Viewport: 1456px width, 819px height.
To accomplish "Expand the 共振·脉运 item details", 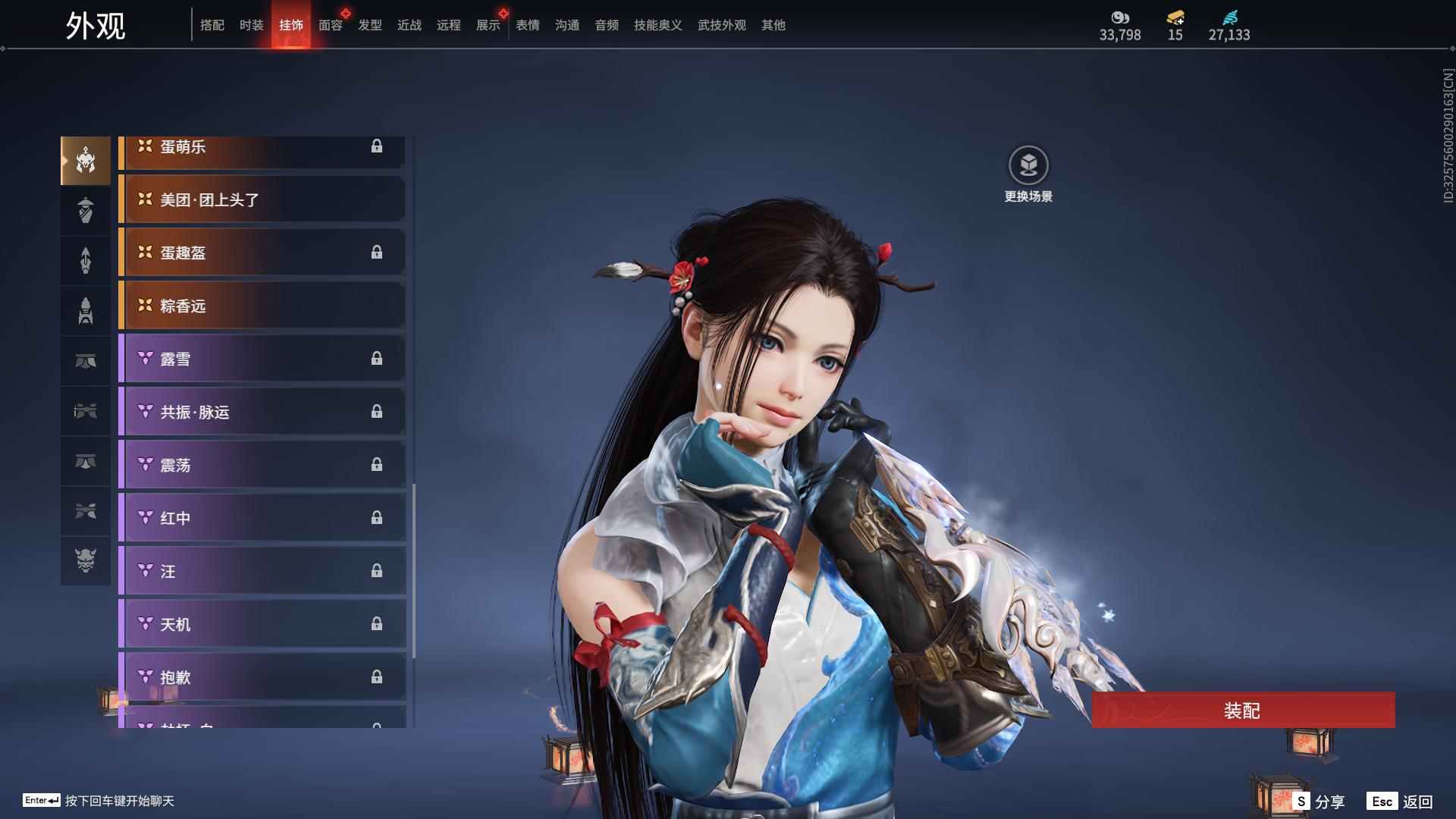I will pos(262,412).
